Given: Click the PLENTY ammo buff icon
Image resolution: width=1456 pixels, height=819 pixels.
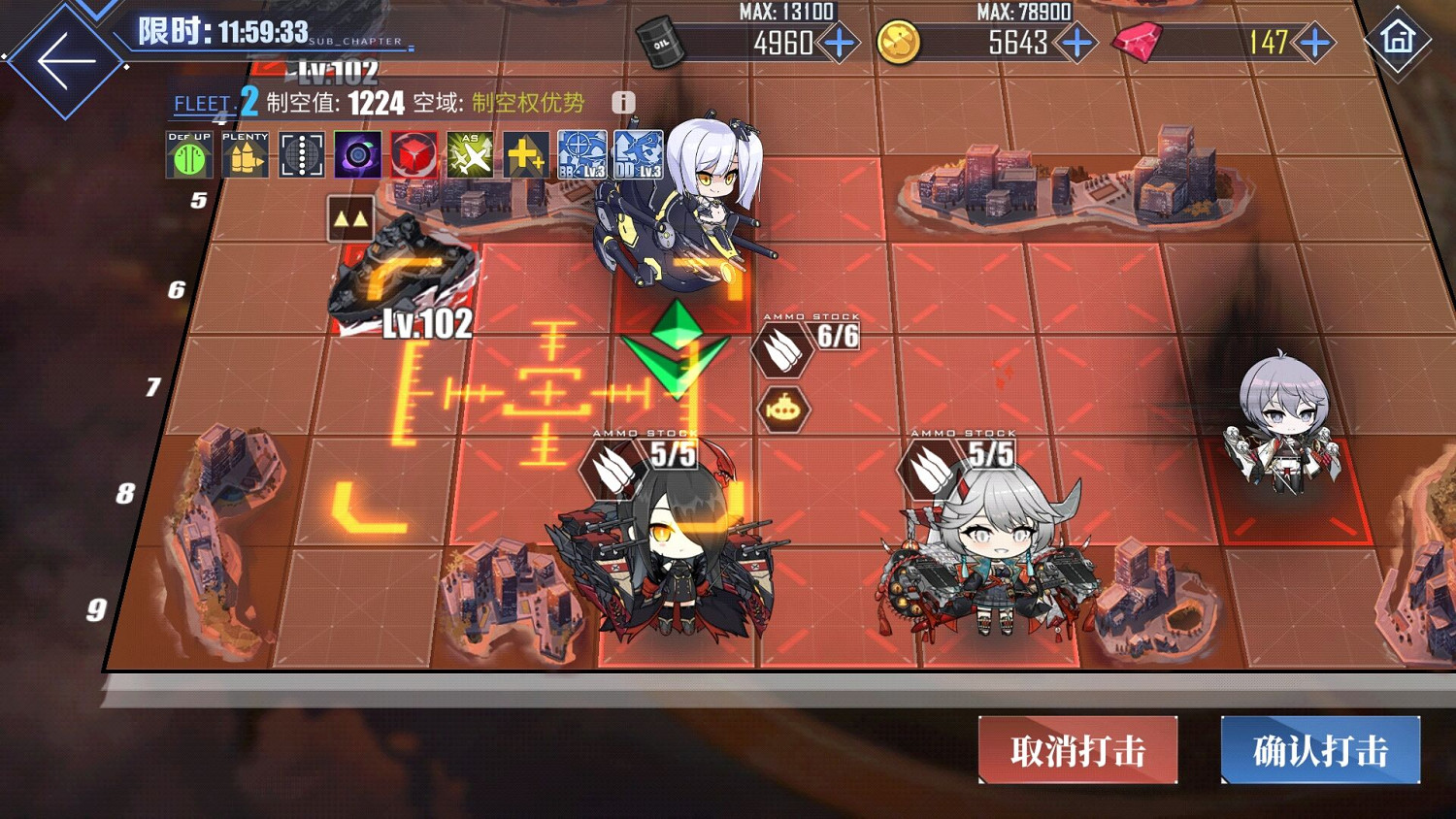Looking at the screenshot, I should point(245,157).
